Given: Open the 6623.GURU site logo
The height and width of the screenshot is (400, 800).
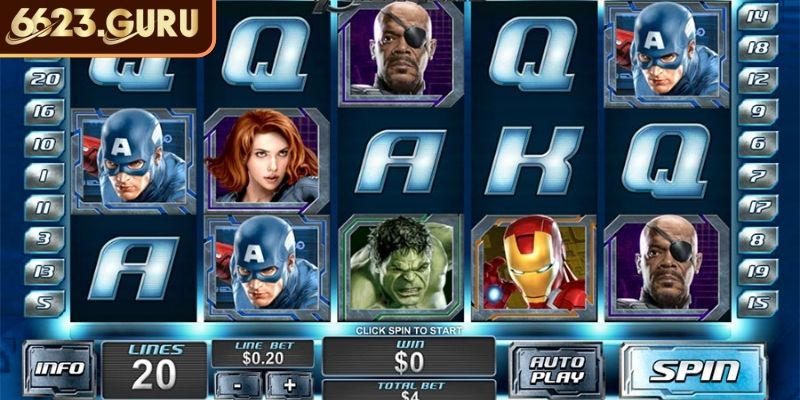Looking at the screenshot, I should click(104, 25).
